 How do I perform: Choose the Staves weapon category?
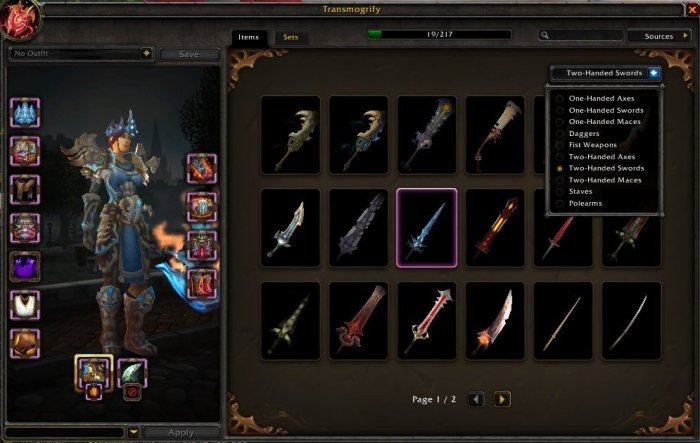pos(582,192)
